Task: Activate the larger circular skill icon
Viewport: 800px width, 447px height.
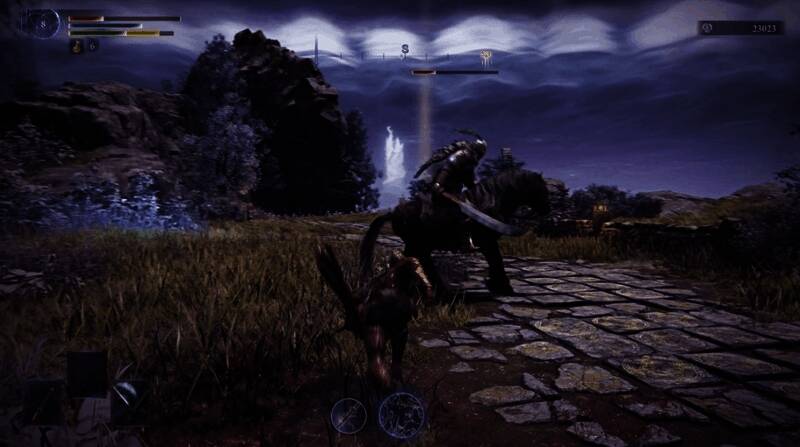Action: tap(401, 413)
